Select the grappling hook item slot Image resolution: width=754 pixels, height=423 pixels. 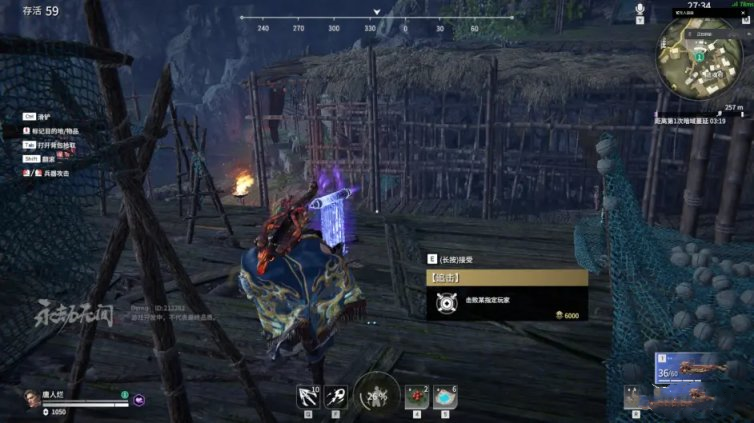[x=307, y=394]
